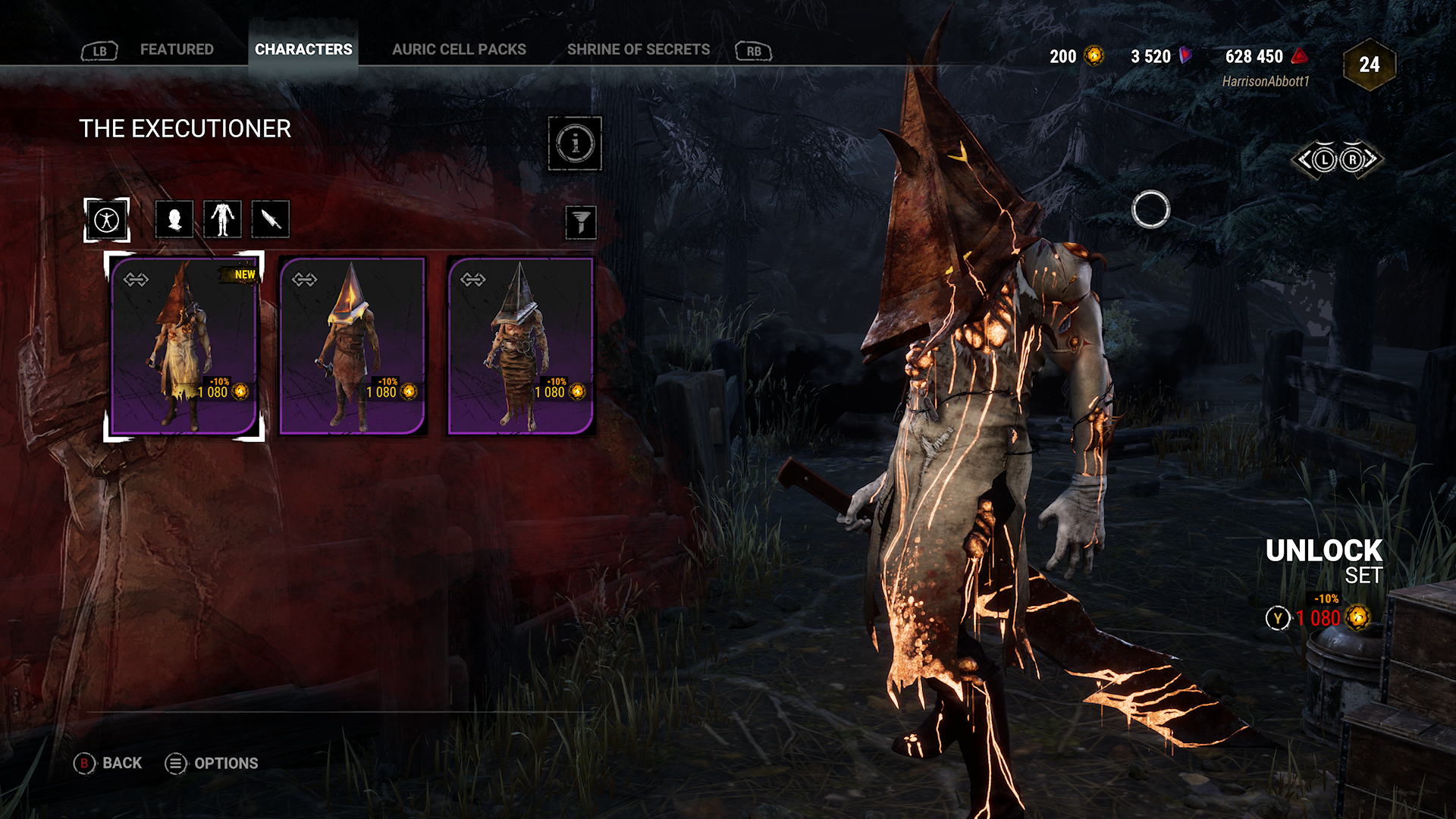Switch to the Featured store tab

[177, 50]
